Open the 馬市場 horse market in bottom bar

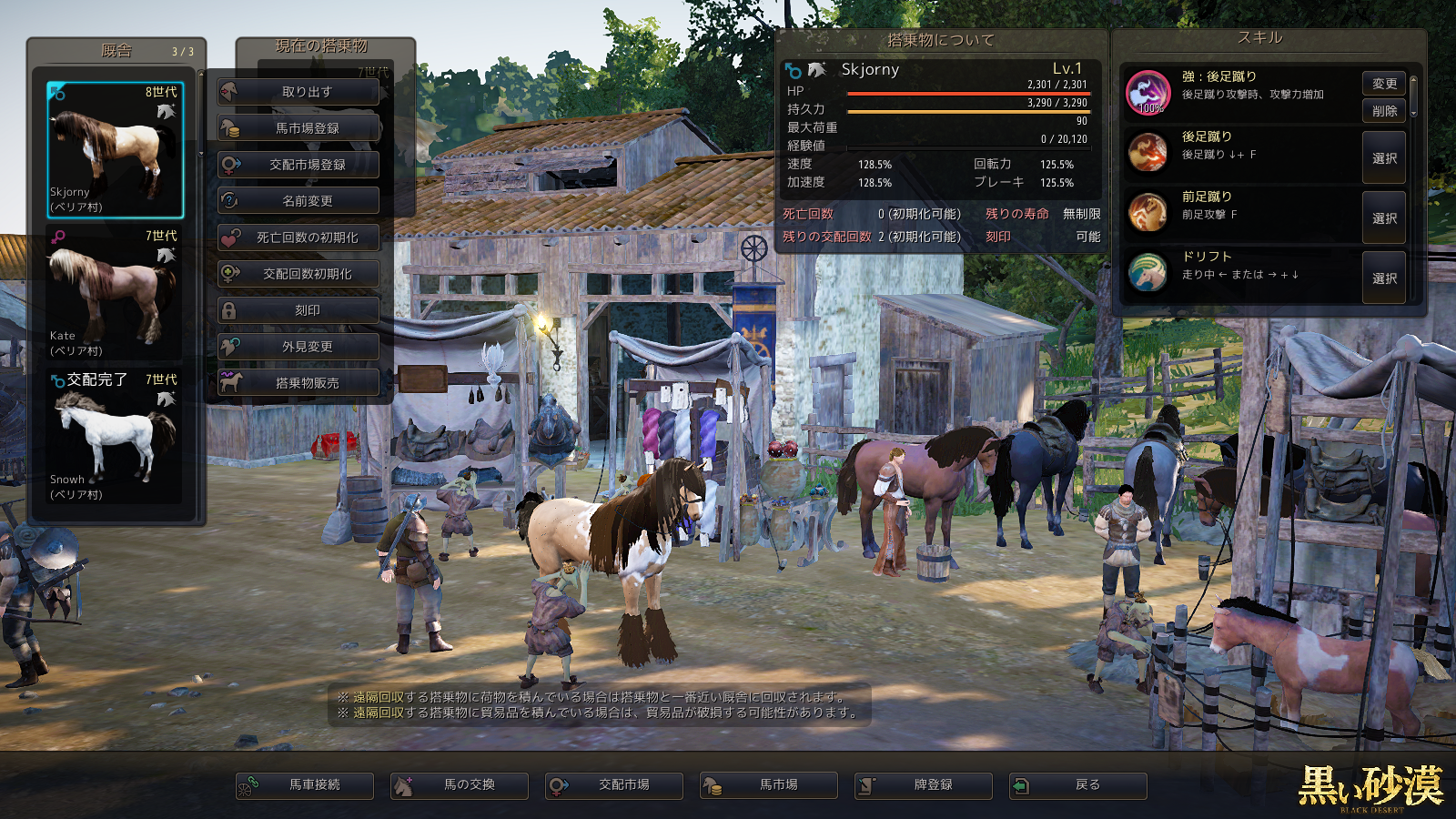click(769, 785)
